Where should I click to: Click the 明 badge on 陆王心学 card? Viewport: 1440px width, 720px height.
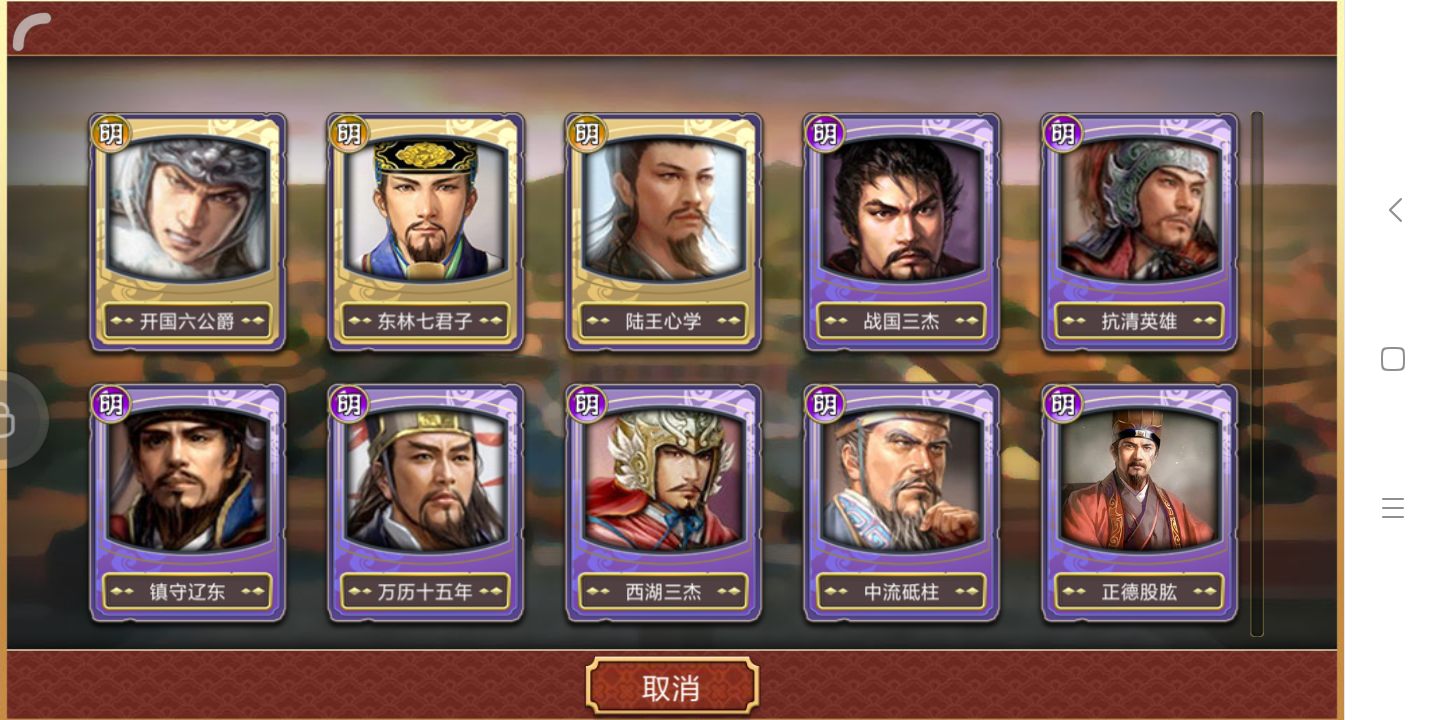tap(587, 133)
